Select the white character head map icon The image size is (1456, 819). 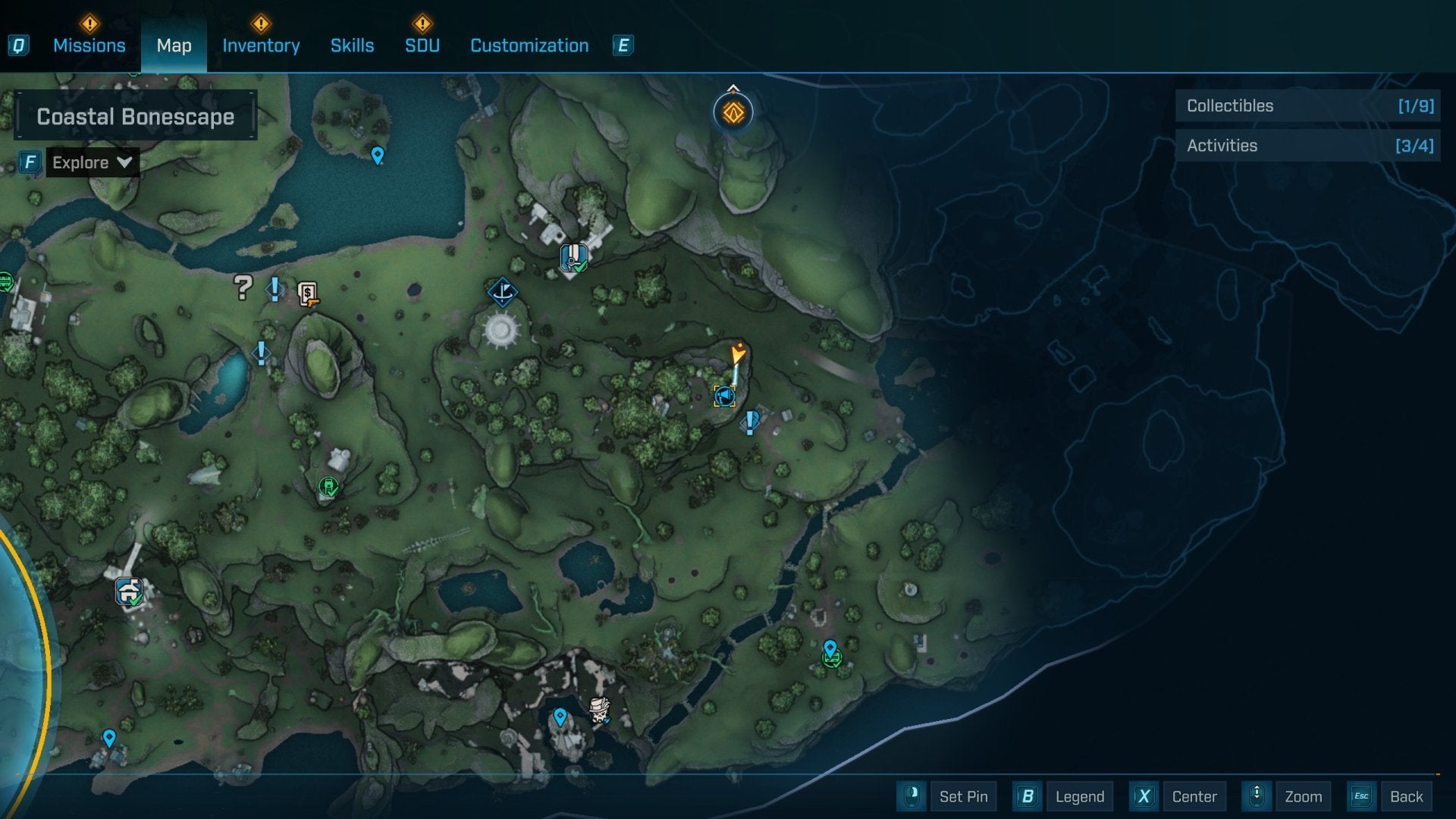pos(600,710)
